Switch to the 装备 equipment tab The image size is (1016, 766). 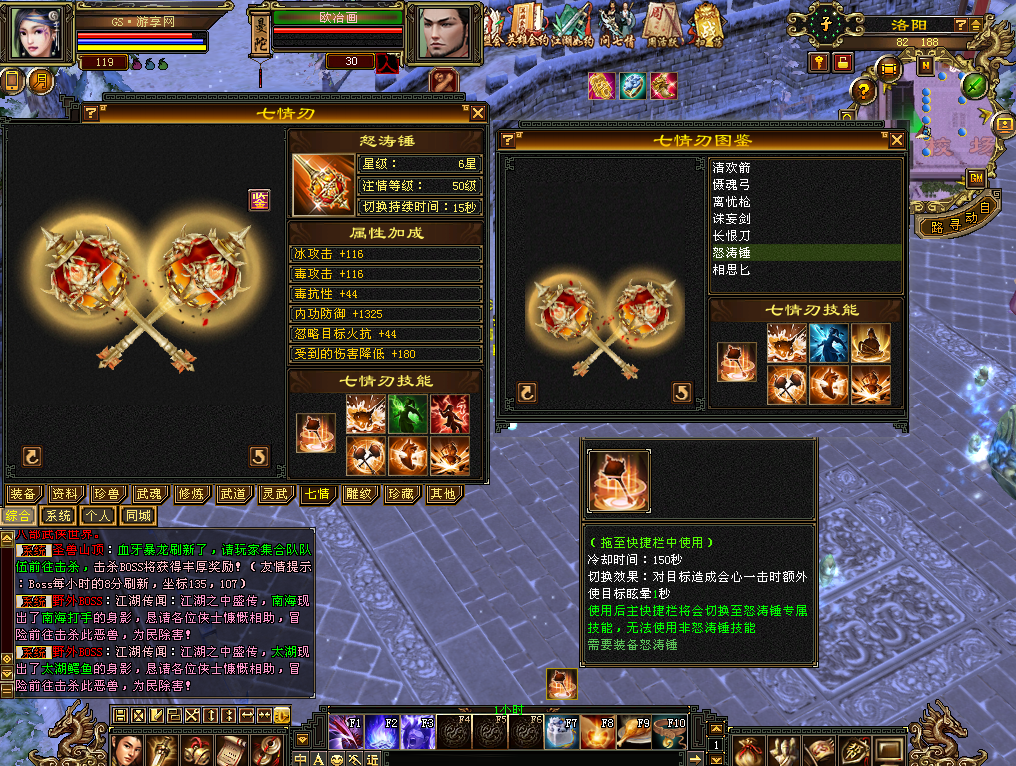(x=24, y=494)
